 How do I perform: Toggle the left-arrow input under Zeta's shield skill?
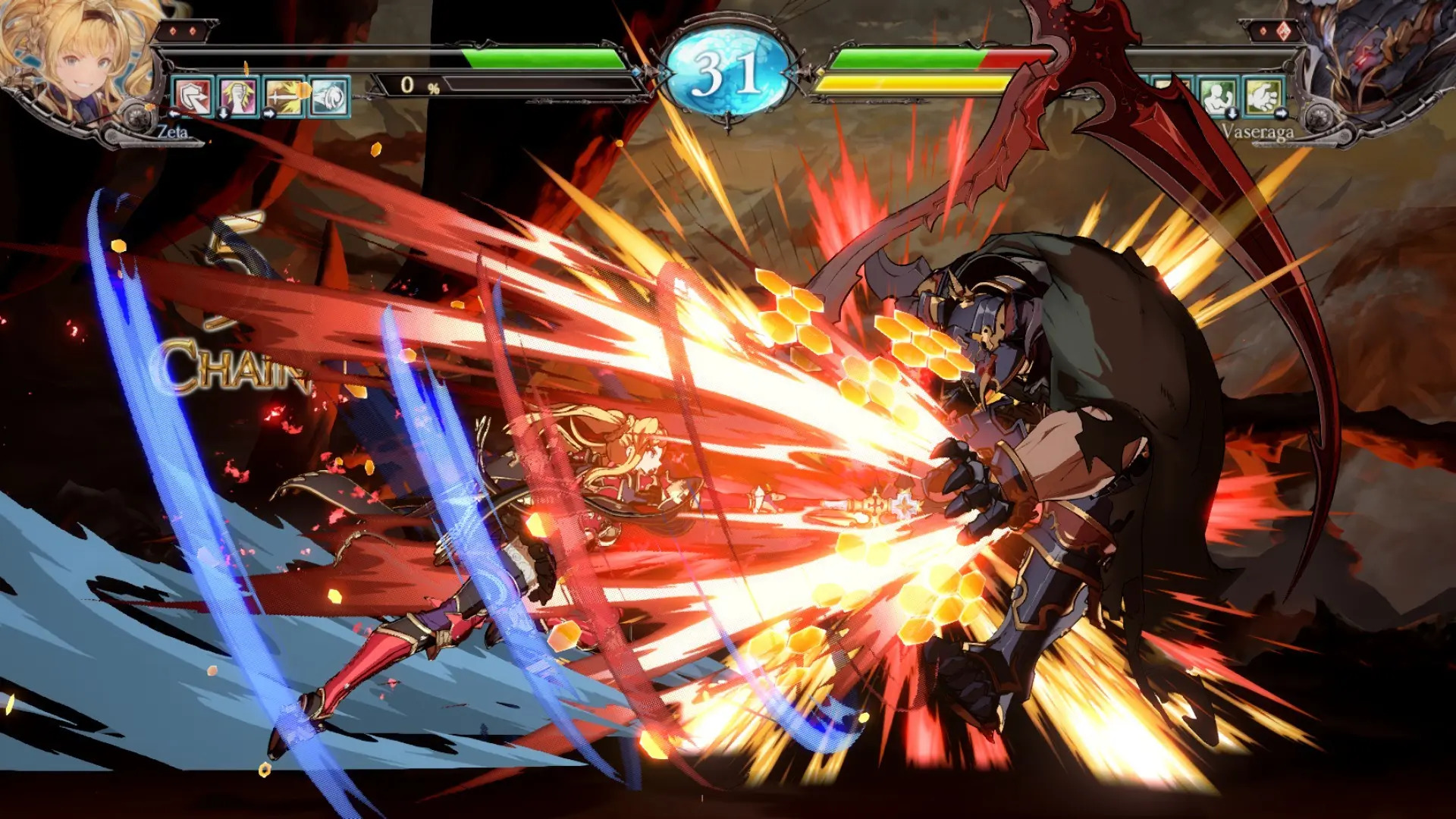174,114
